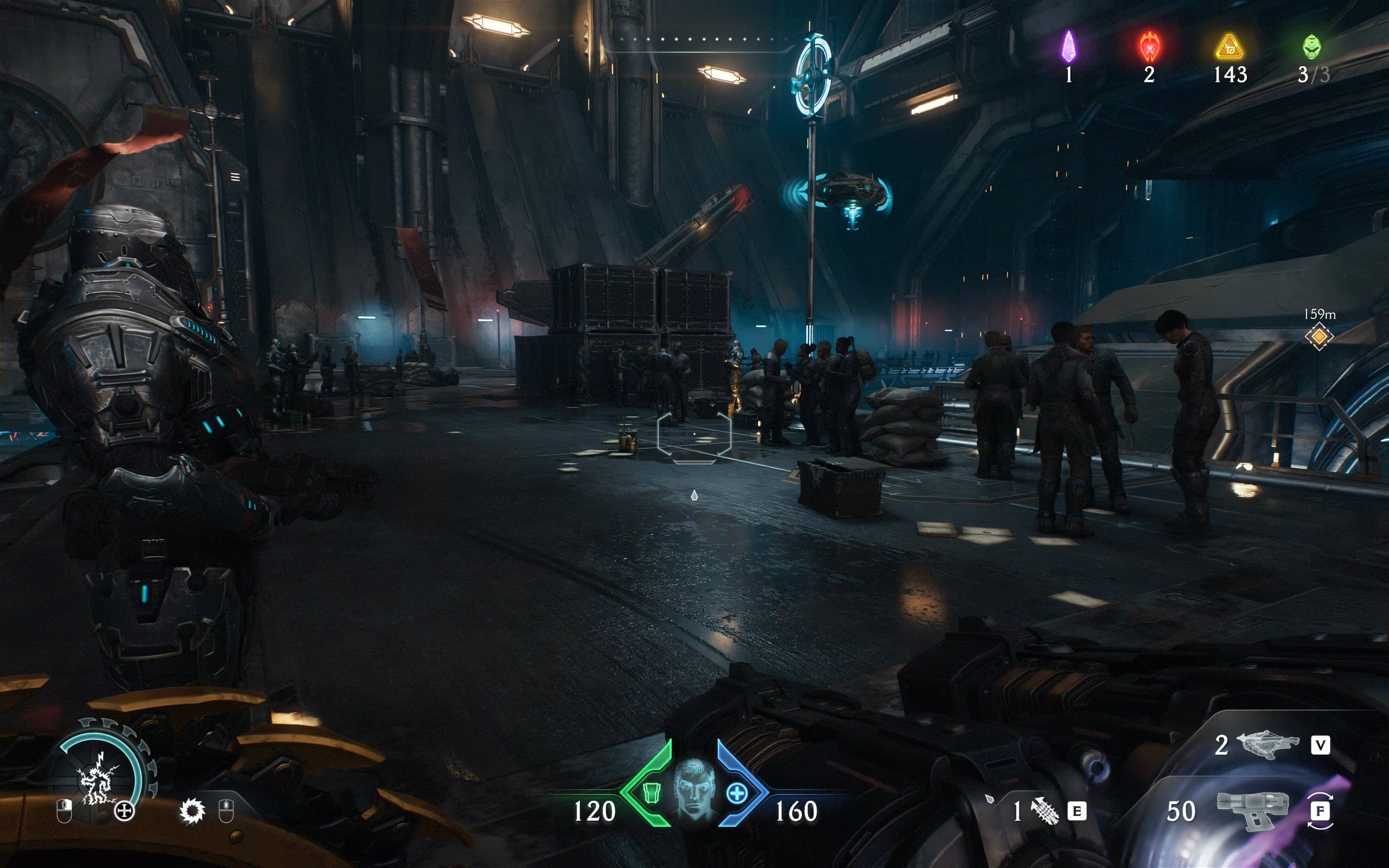Screen dimensions: 1389x868
Task: Click the purple wraithstone crystal icon
Action: tap(1068, 47)
